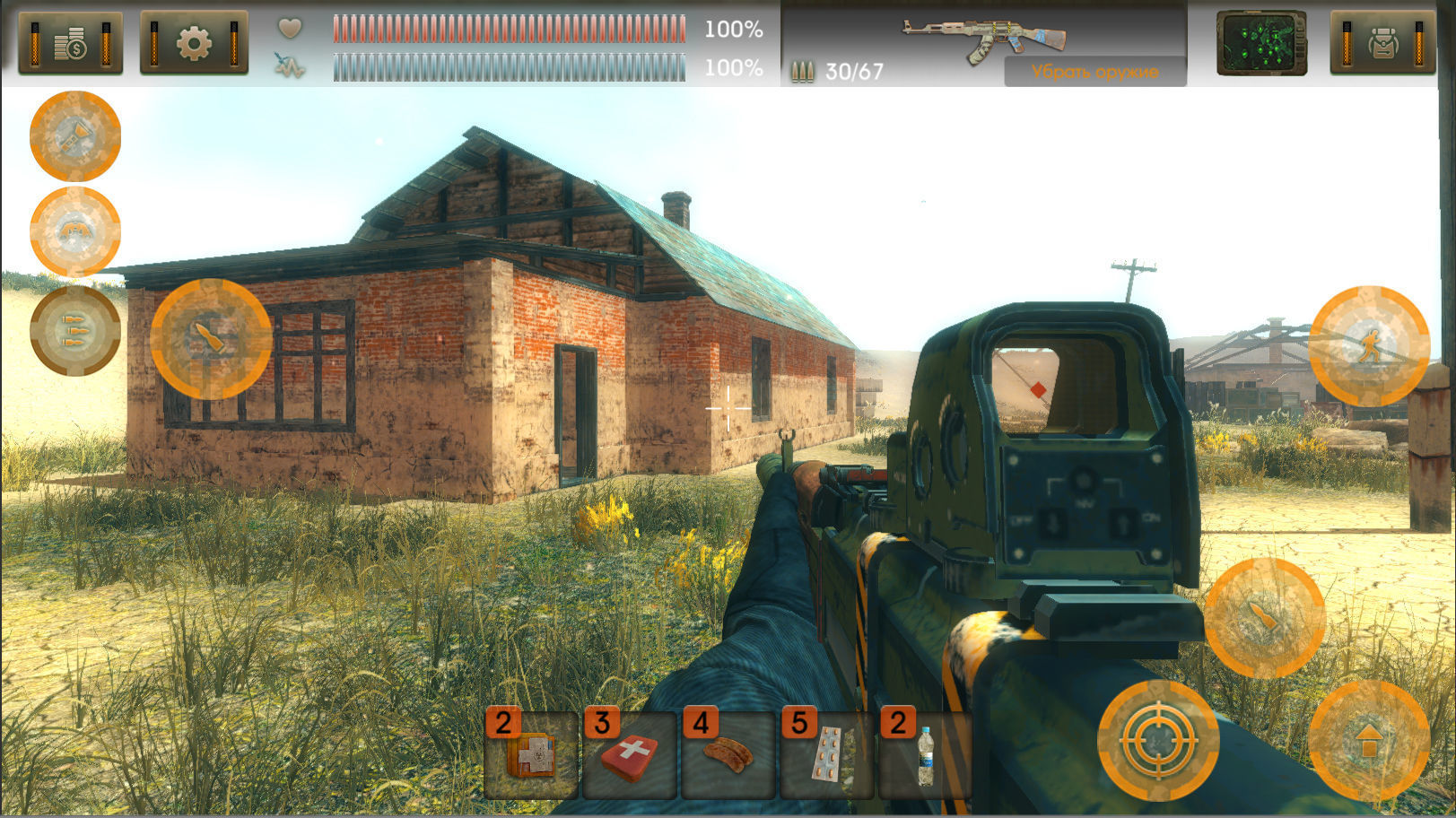Open the green radar minimap
Screen dimensions: 1456x818
point(1260,43)
